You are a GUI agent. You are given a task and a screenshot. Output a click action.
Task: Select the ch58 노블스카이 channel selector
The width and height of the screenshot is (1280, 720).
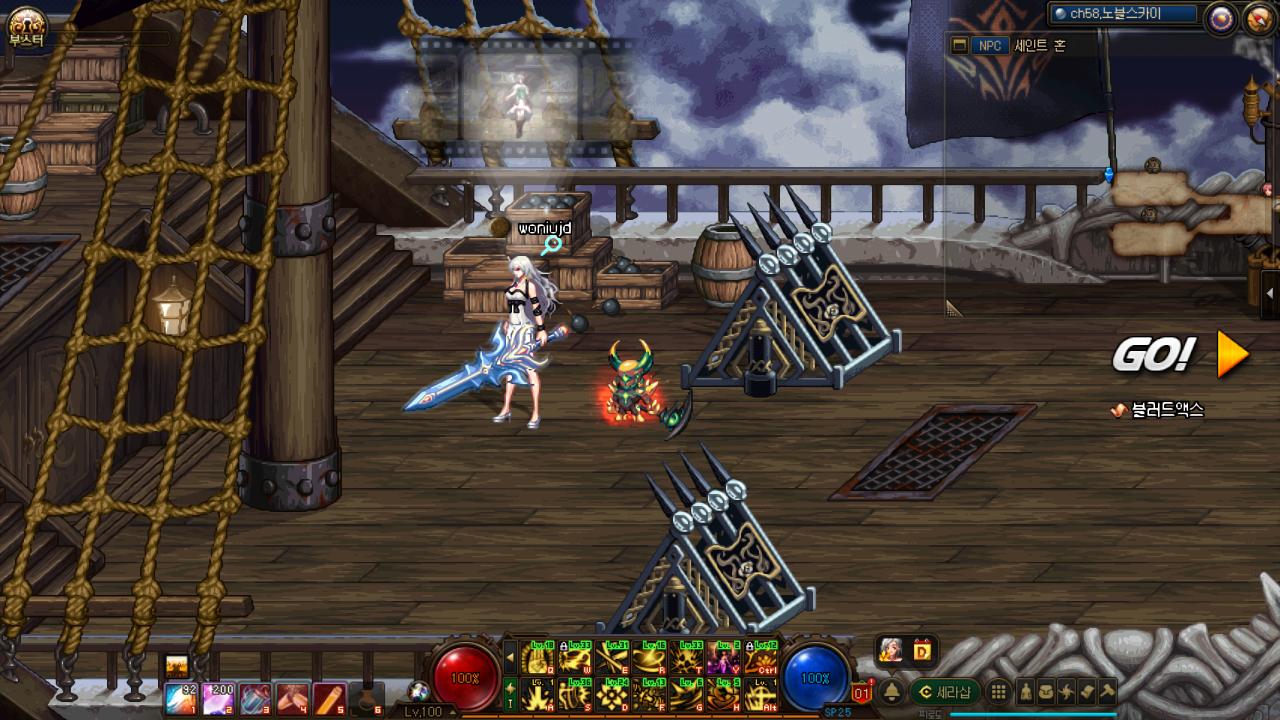1123,14
